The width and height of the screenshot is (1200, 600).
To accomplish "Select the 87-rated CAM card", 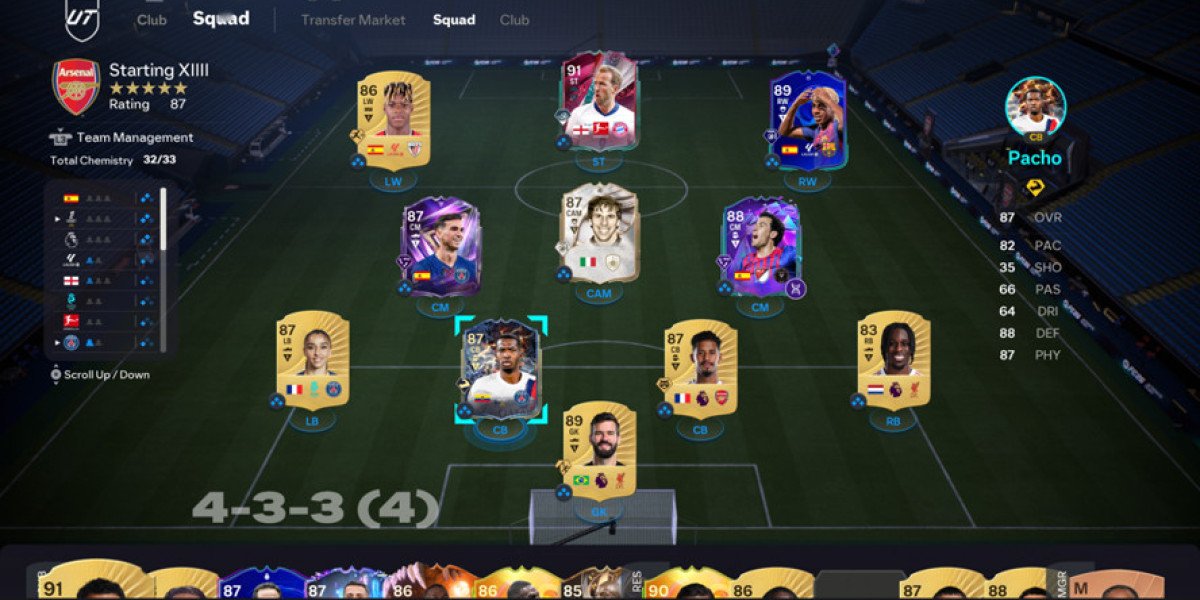I will click(x=599, y=232).
